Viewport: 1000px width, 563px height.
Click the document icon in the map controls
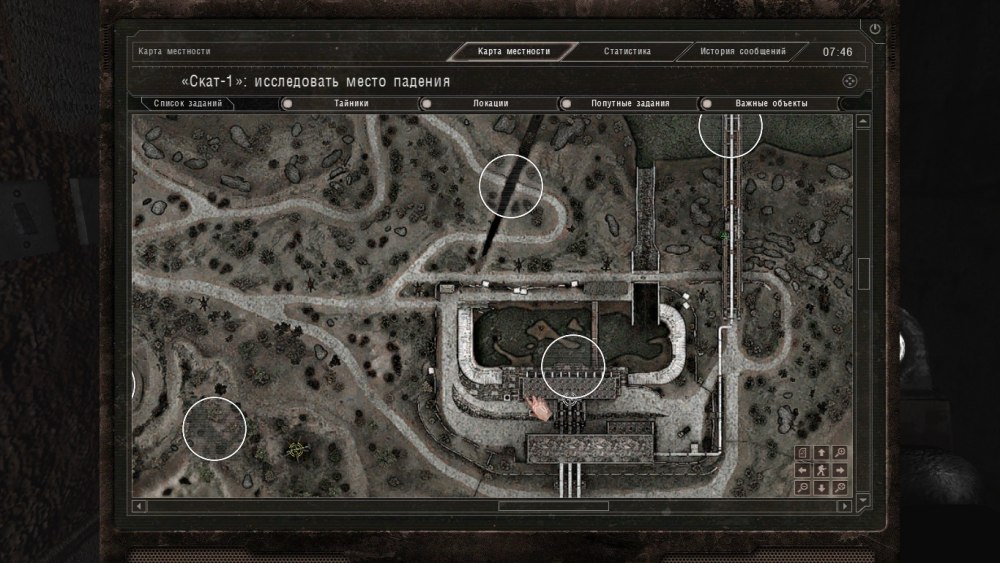803,452
